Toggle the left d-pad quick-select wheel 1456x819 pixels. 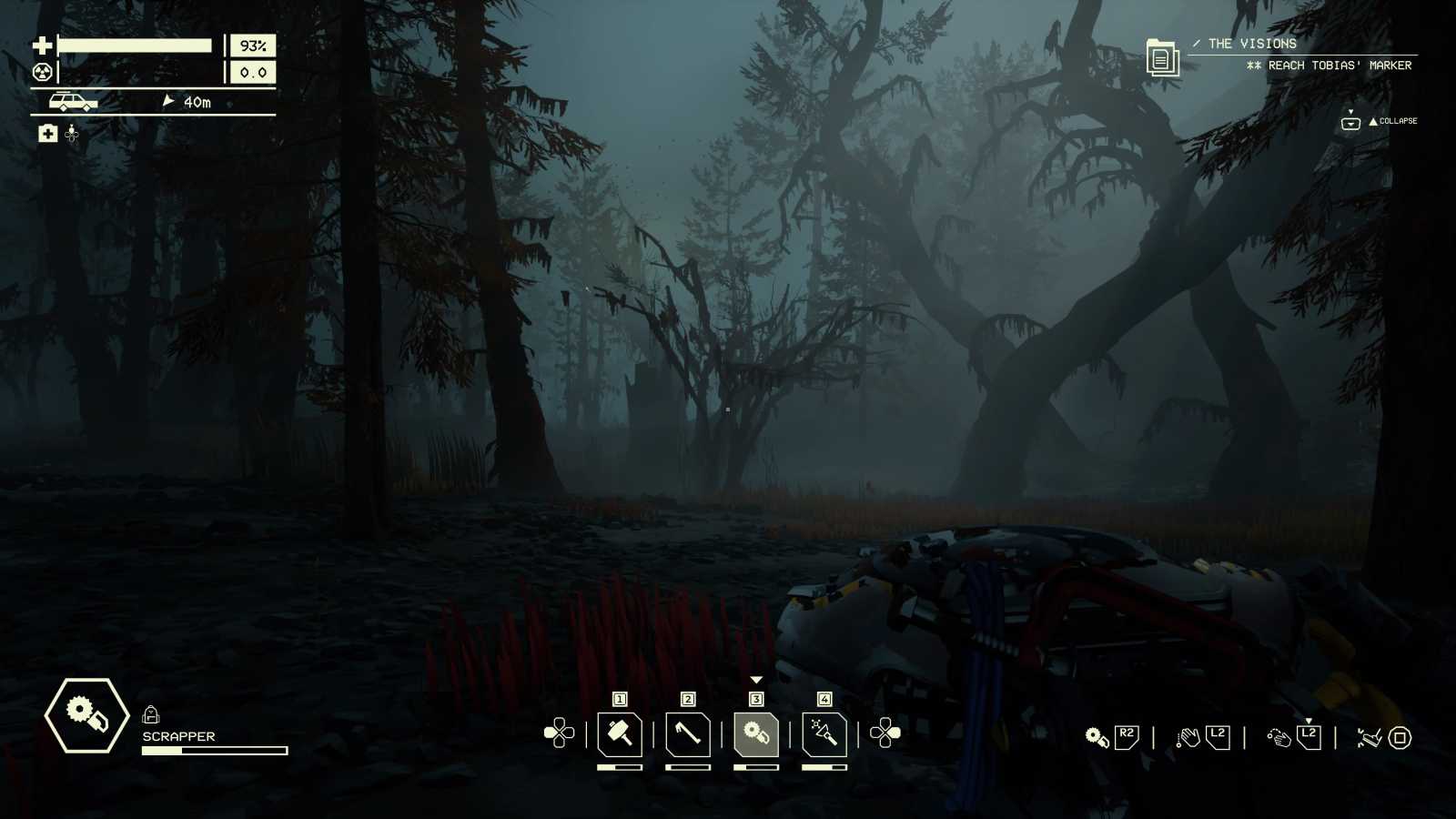point(559,733)
